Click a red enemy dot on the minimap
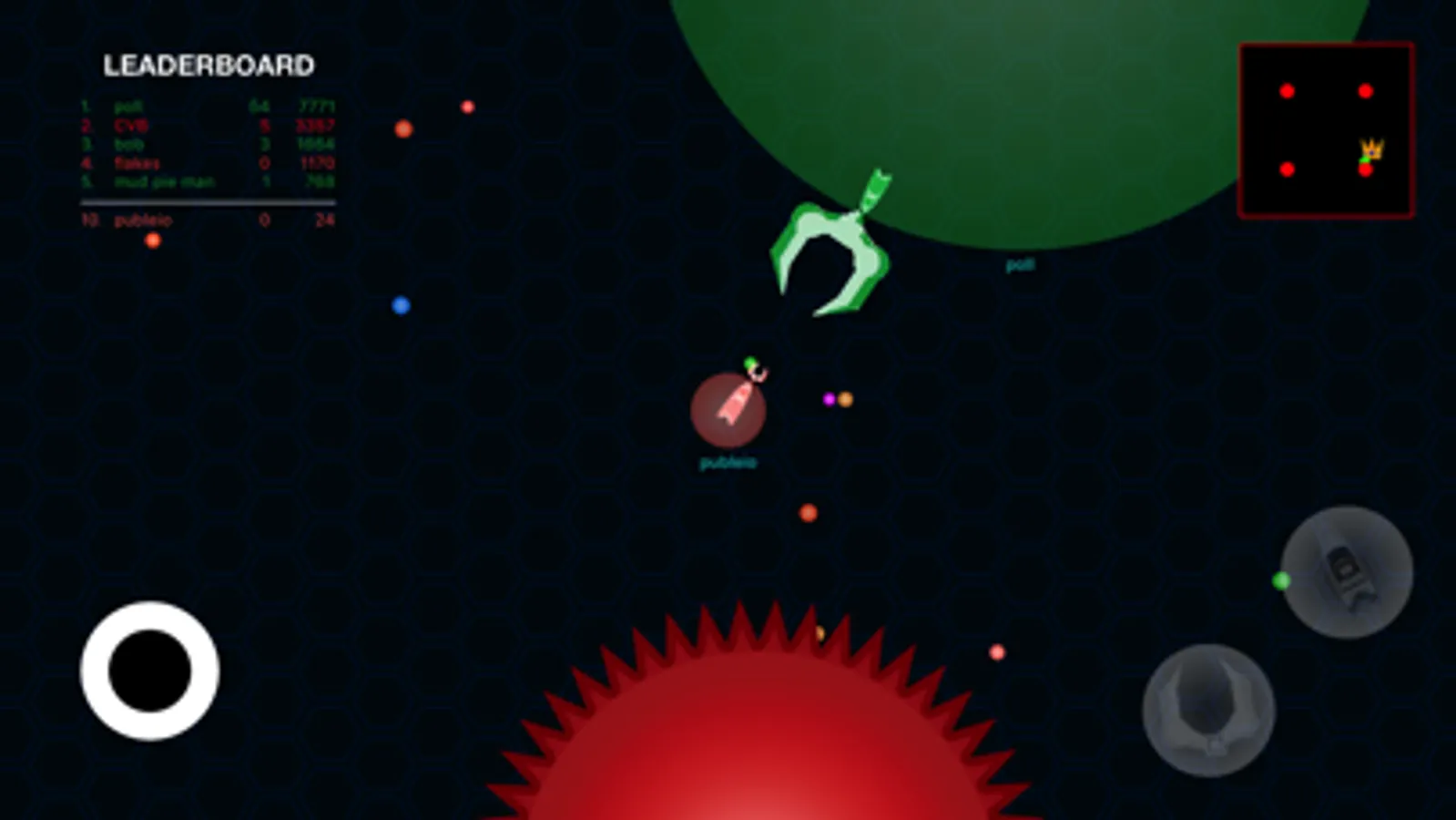The image size is (1456, 820). click(1287, 90)
